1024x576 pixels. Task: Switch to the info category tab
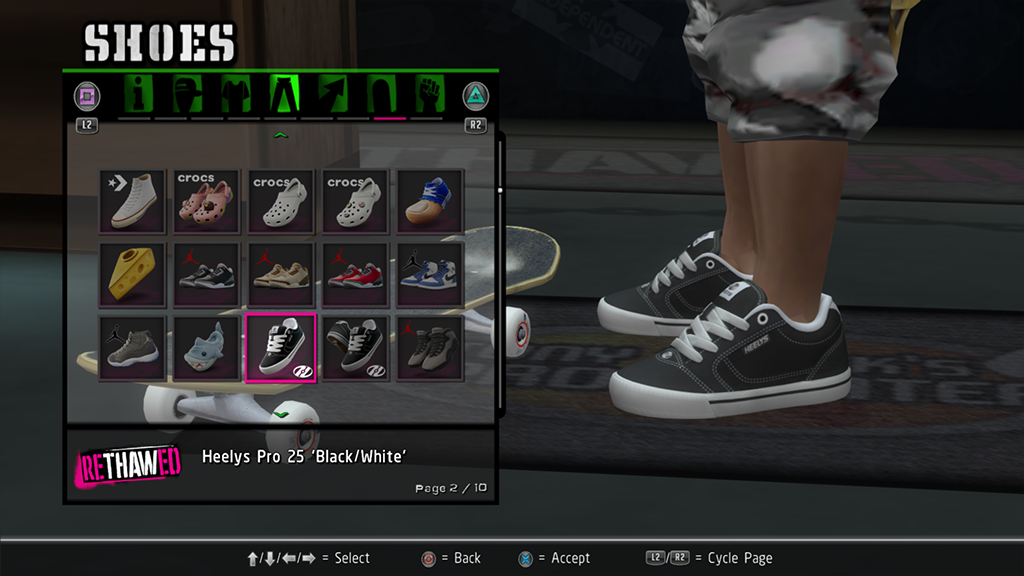tap(140, 95)
